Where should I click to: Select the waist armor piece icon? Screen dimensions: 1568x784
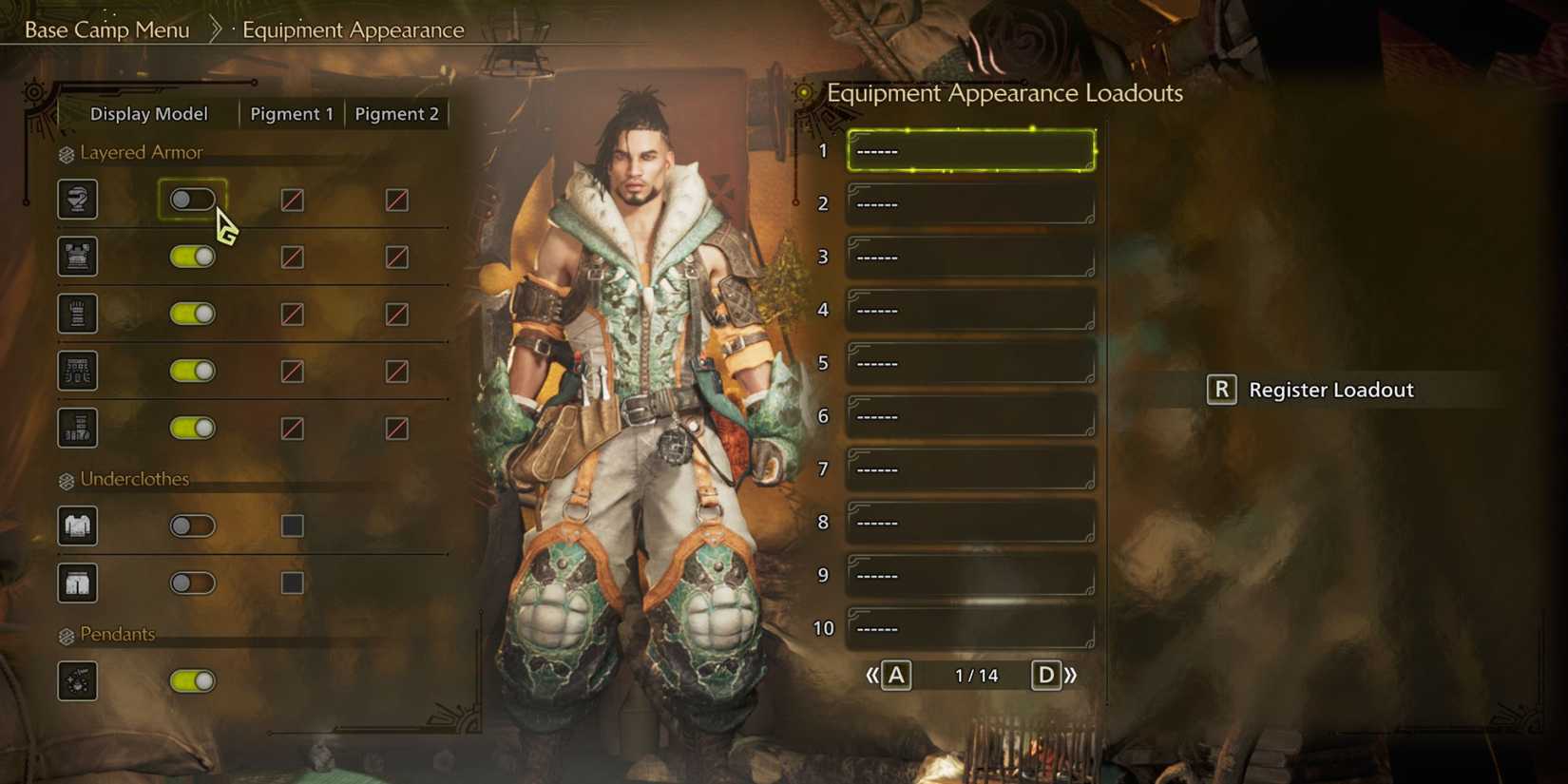coord(77,371)
